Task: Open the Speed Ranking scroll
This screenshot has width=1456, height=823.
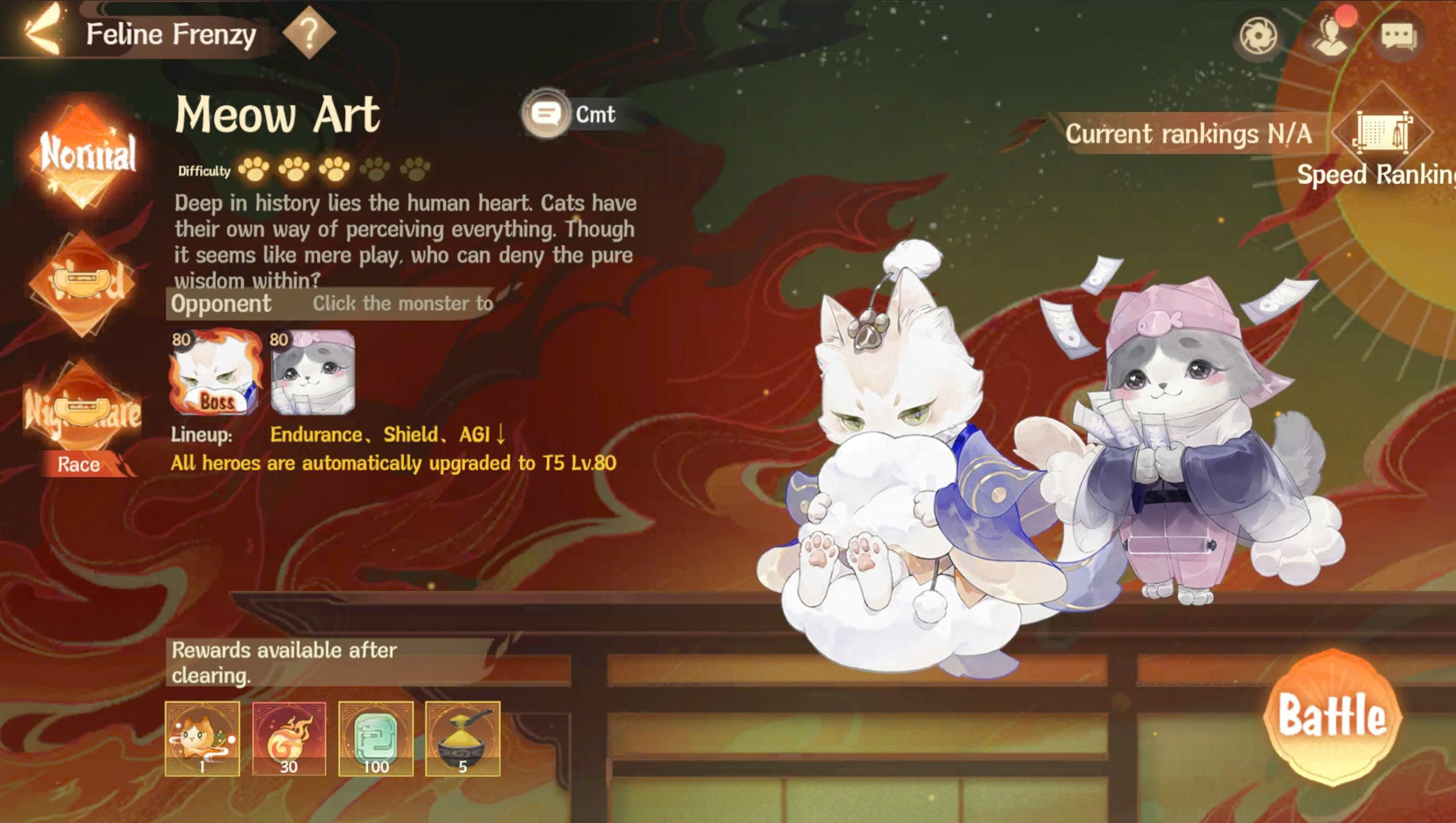Action: click(x=1382, y=134)
